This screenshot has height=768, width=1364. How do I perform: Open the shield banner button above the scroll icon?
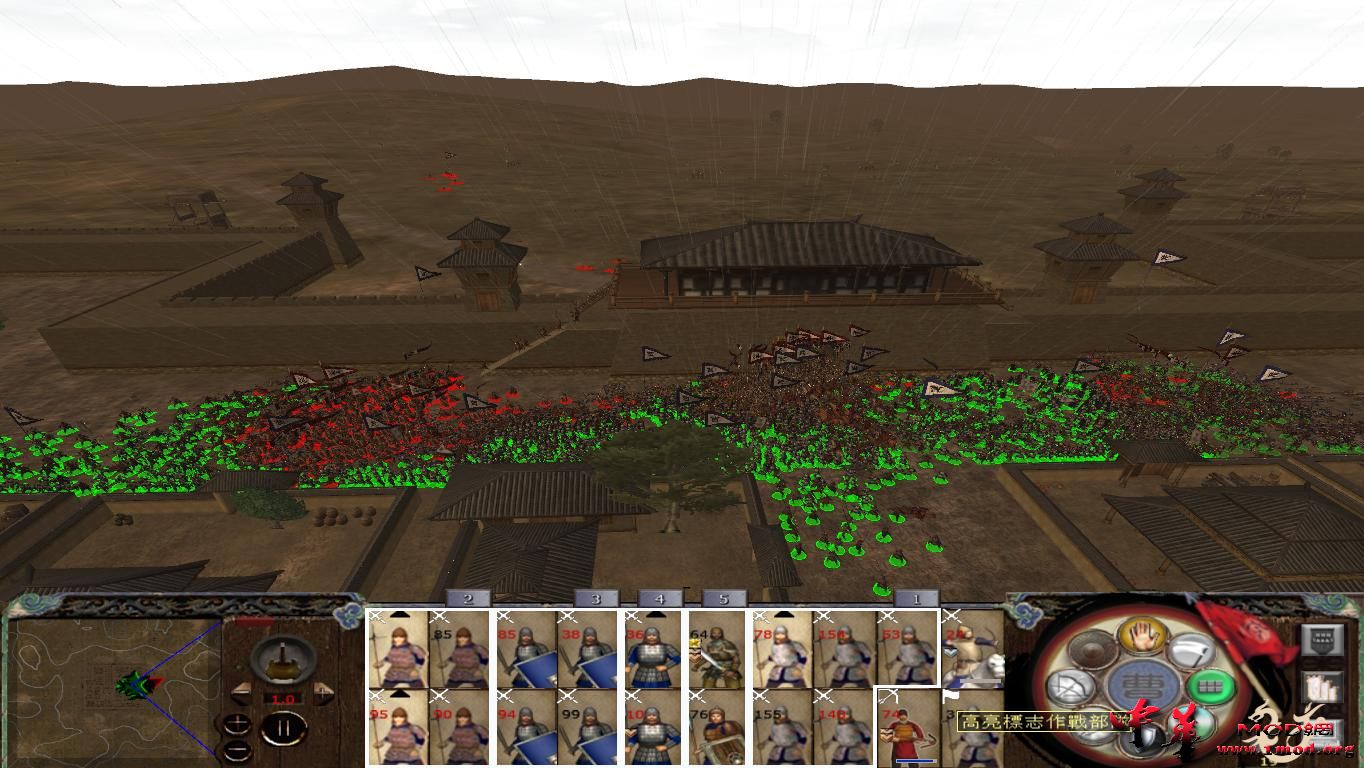[1322, 642]
